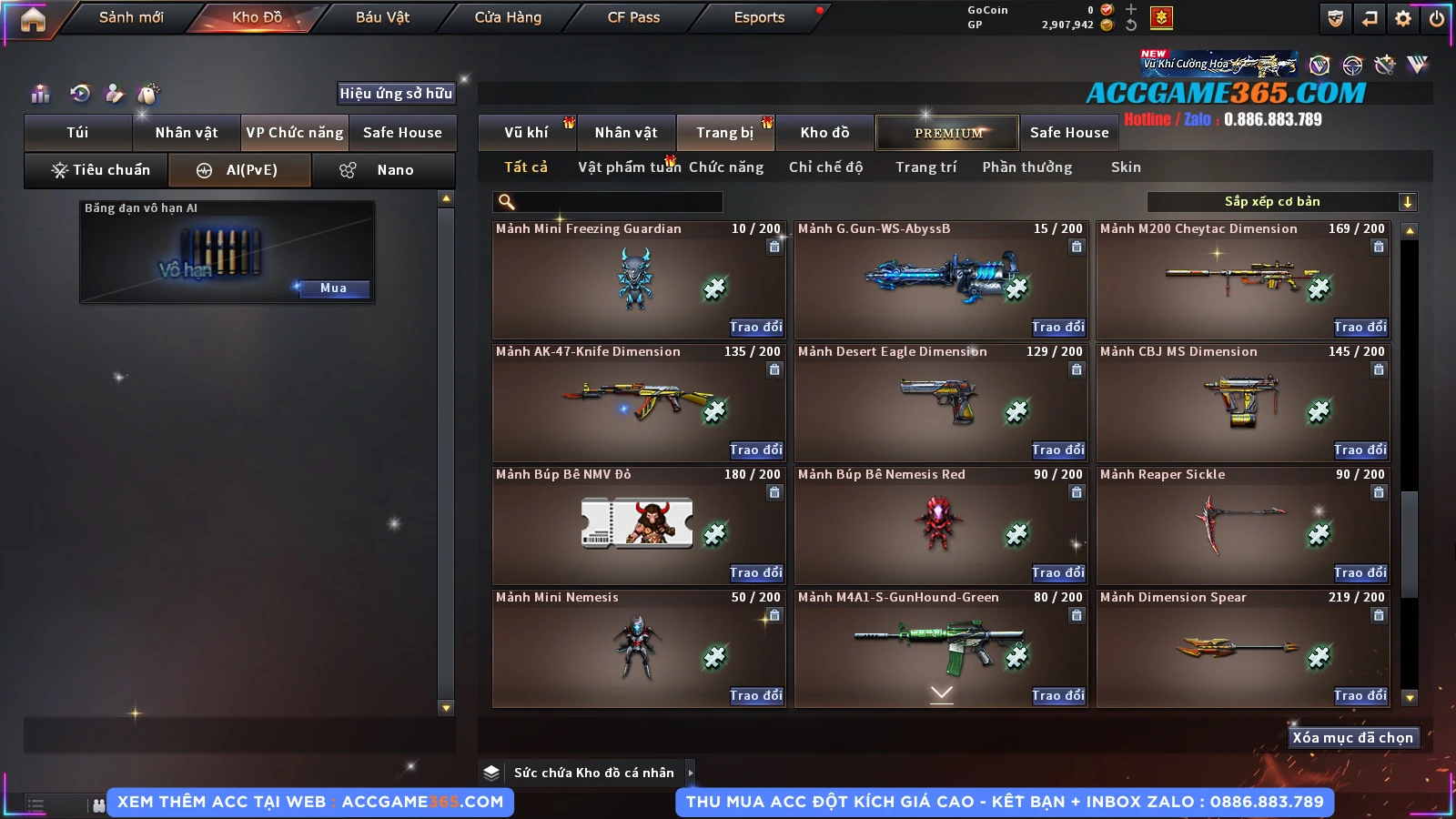The width and height of the screenshot is (1456, 819).
Task: Select the Mảnh Desert Eagle Dimension item
Action: point(941,402)
